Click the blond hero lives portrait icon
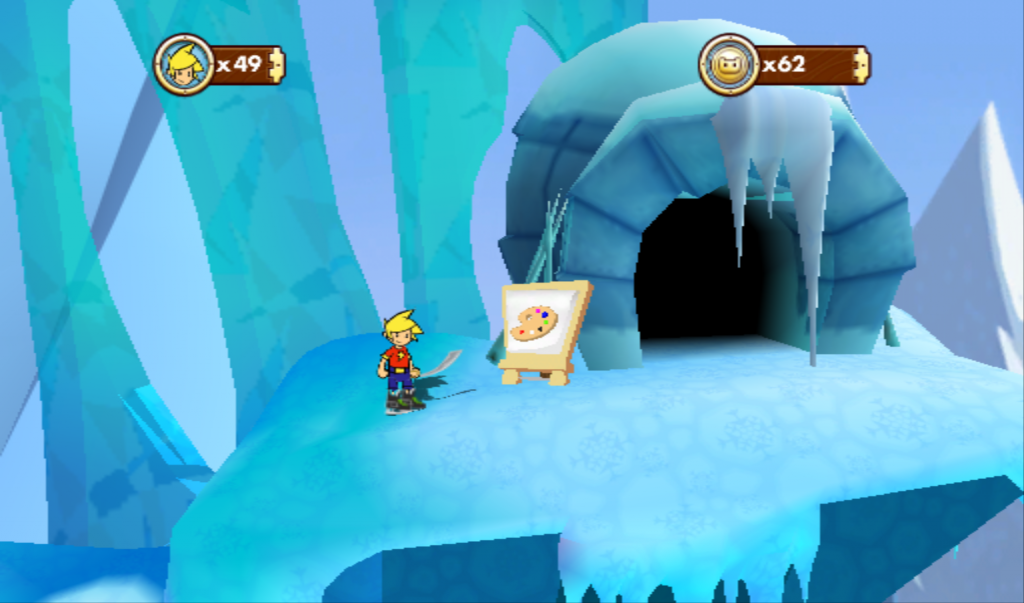This screenshot has height=603, width=1024. tap(183, 65)
